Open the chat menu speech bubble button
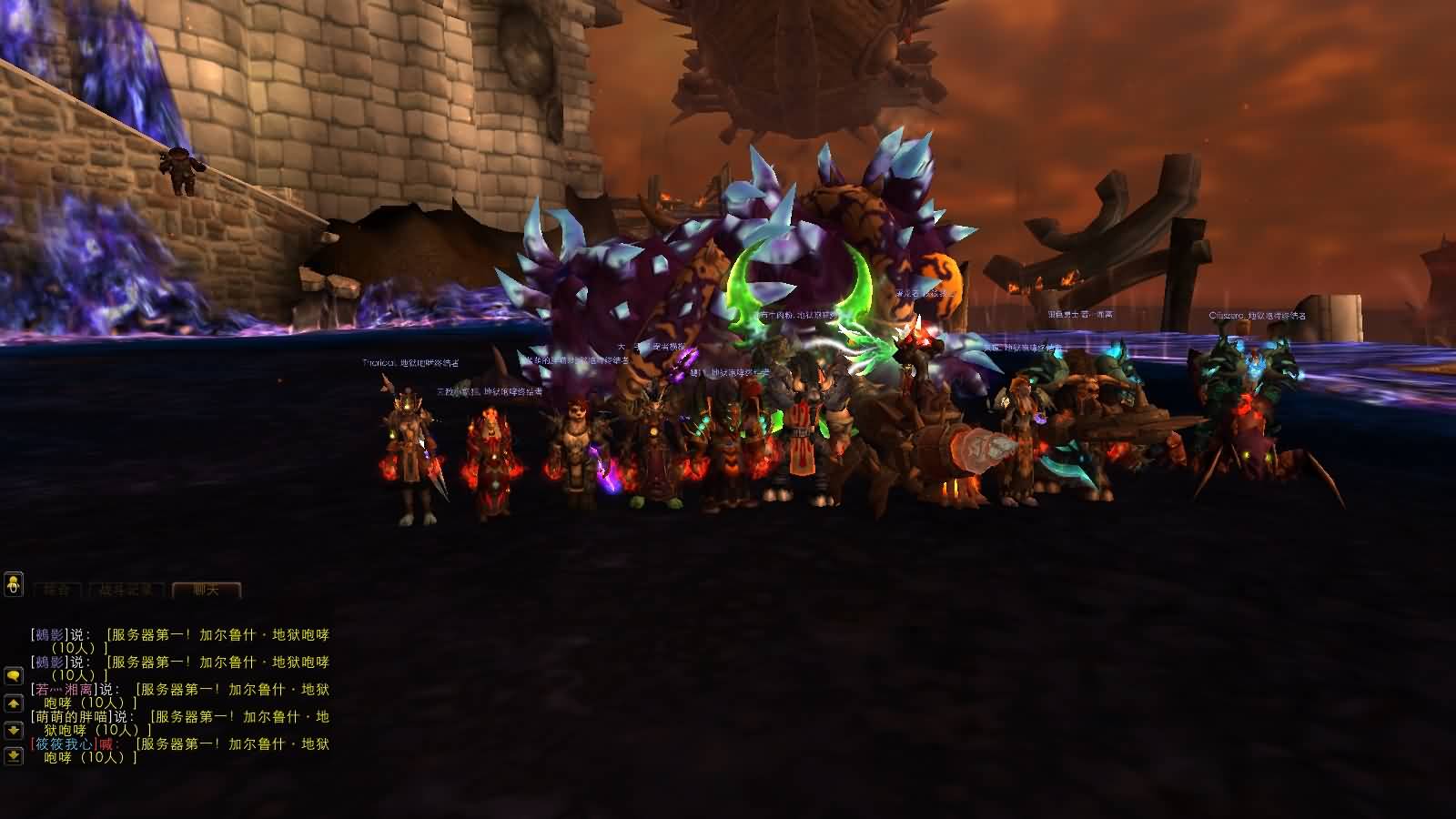Screen dimensions: 1456x819 tap(14, 676)
